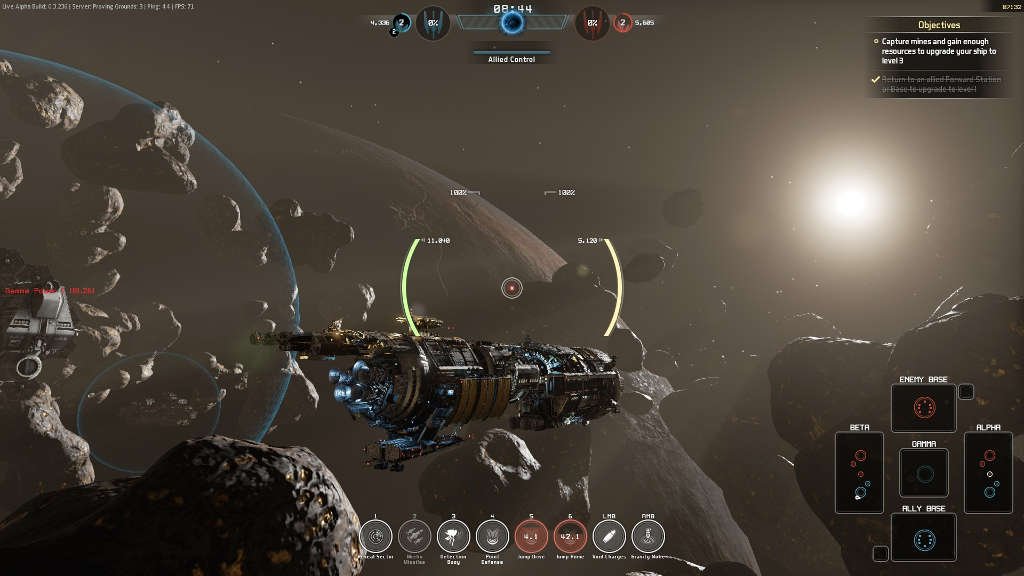Activate the Point Defense ability

[493, 536]
